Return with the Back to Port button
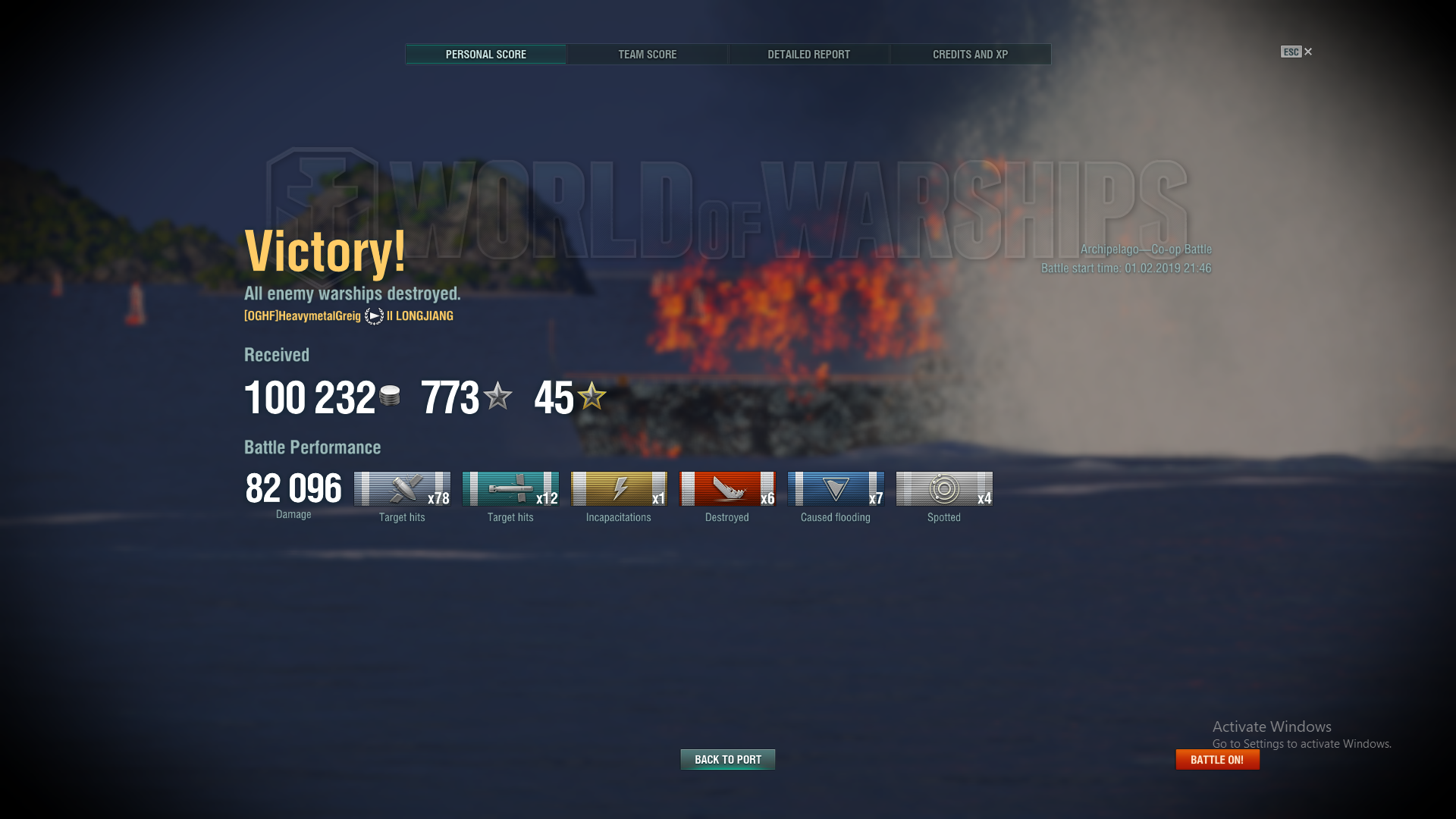 727,759
